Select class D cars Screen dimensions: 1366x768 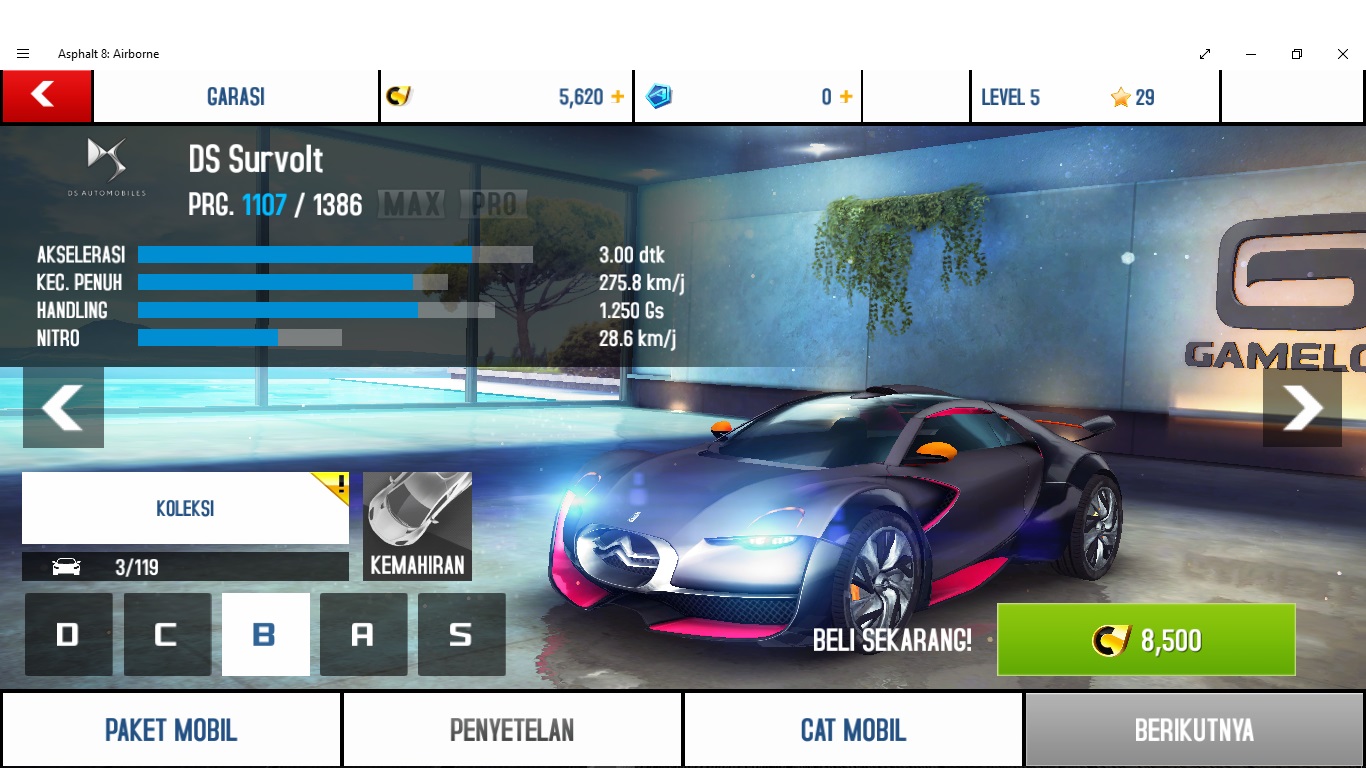pyautogui.click(x=68, y=634)
